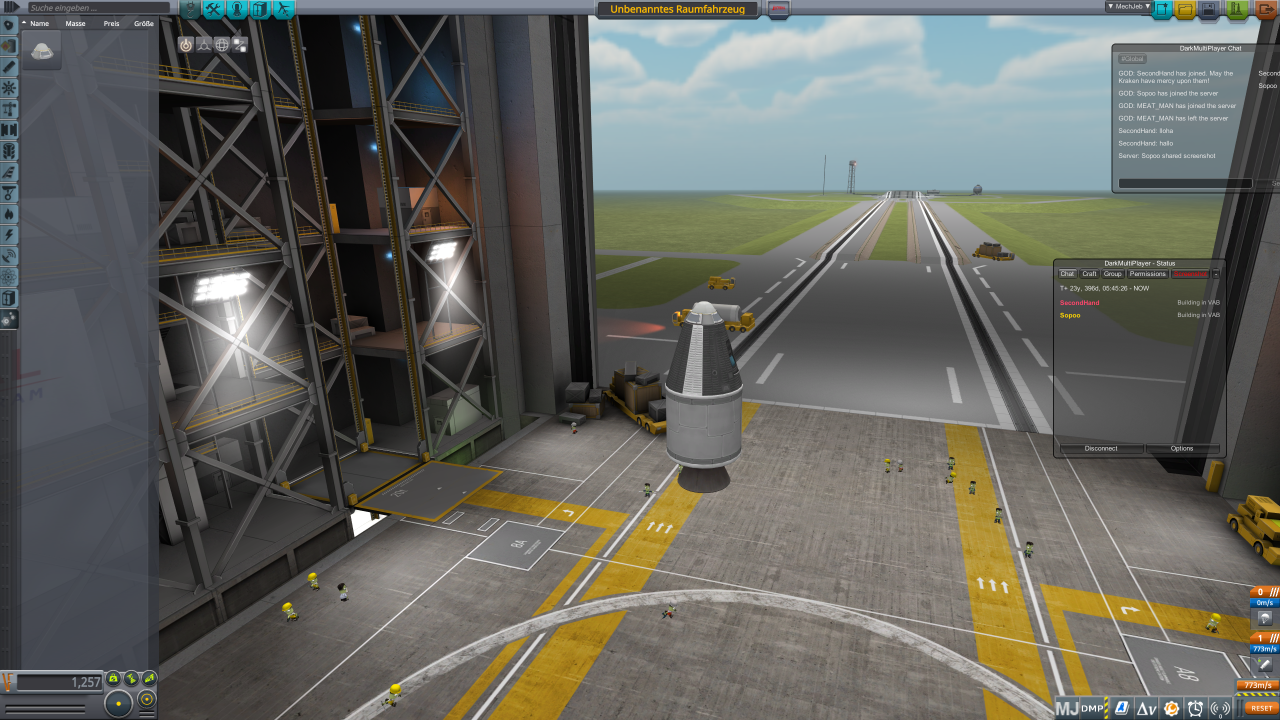
Task: Click the DarkMultiPlayer chat input box
Action: (1185, 184)
